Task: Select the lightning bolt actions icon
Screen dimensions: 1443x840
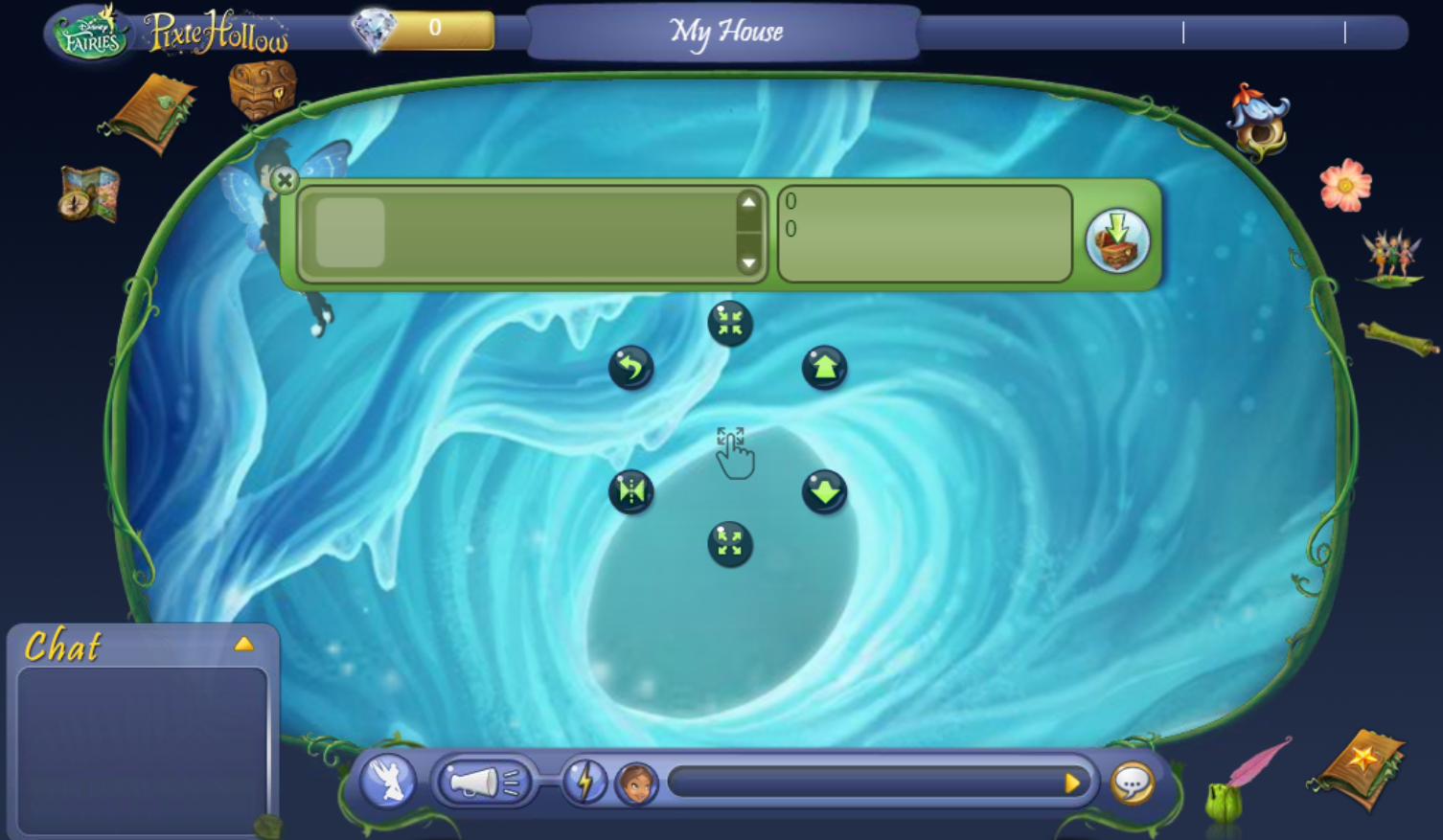Action: (x=586, y=783)
